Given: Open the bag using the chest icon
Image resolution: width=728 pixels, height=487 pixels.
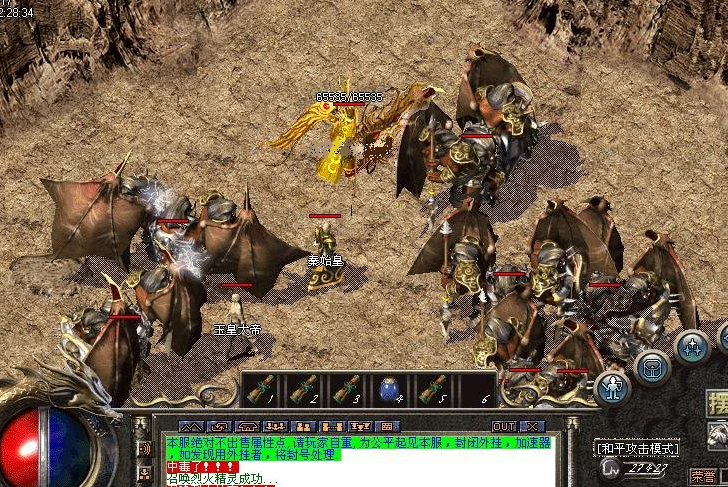Looking at the screenshot, I should click(x=652, y=367).
